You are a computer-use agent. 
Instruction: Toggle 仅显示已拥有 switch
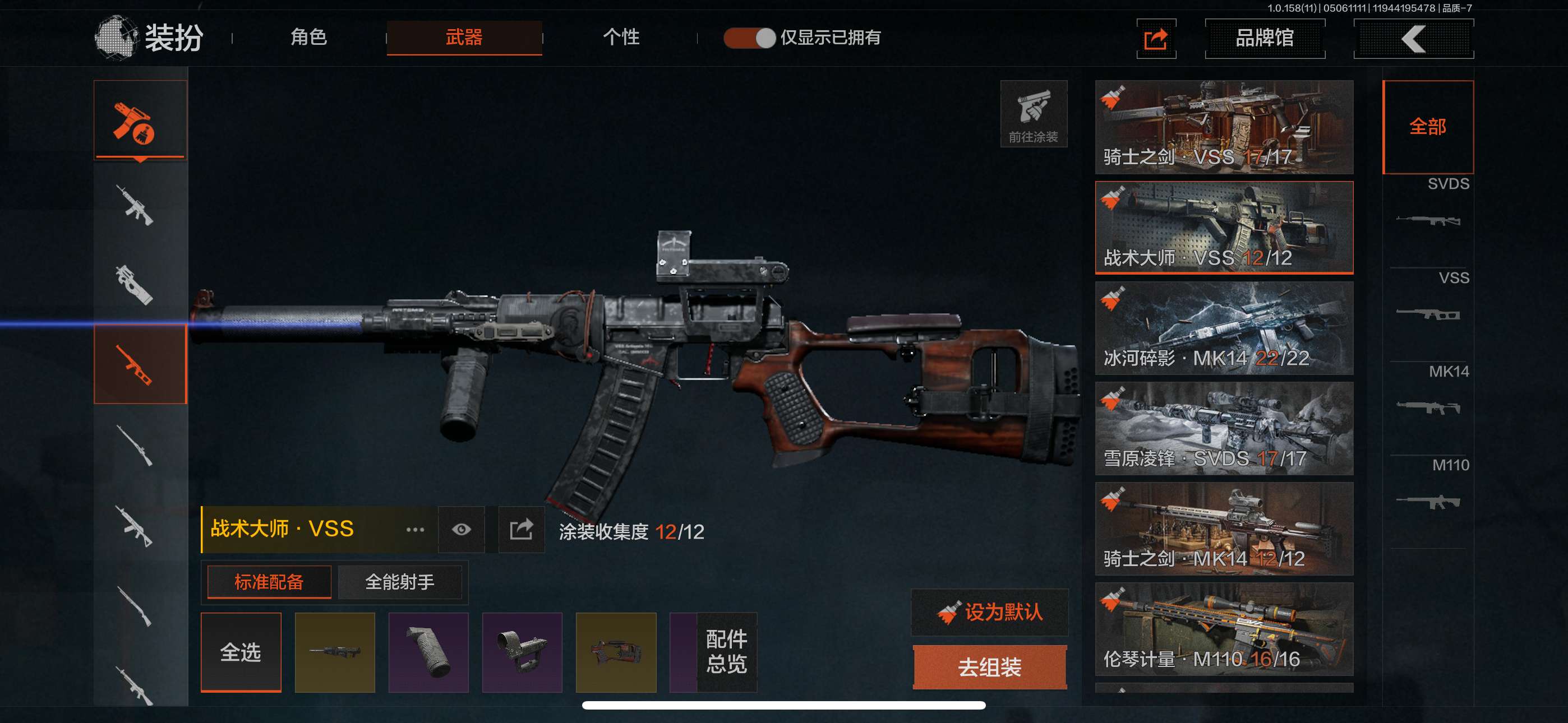749,38
